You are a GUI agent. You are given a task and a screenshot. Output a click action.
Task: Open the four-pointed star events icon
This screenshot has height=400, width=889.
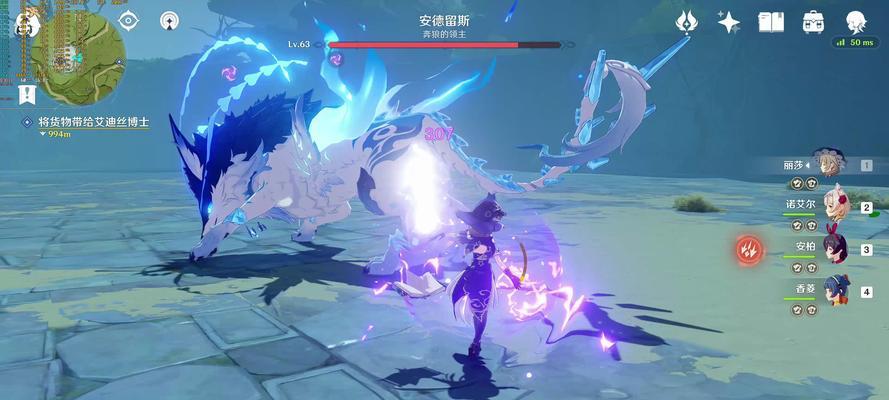click(x=729, y=21)
